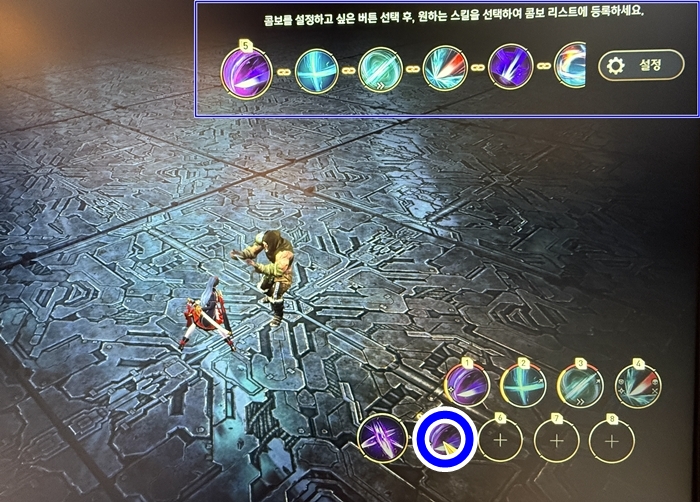The width and height of the screenshot is (700, 502).
Task: Select the red-tipped slash skill slot 4
Action: coord(635,386)
